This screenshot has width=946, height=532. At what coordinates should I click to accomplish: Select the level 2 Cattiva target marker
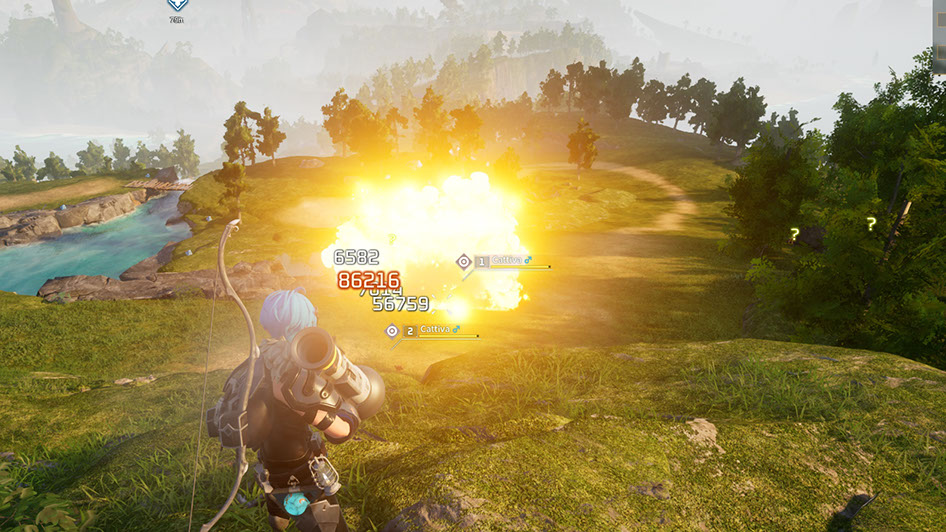[x=392, y=331]
